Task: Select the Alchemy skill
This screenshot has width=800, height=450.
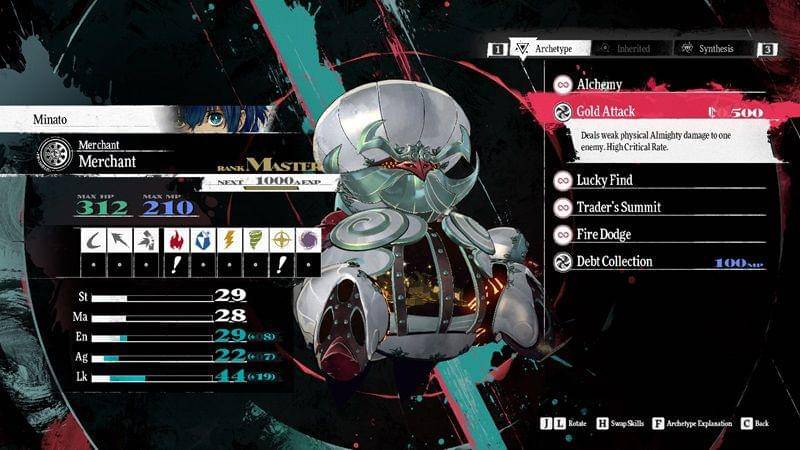Action: tap(598, 85)
